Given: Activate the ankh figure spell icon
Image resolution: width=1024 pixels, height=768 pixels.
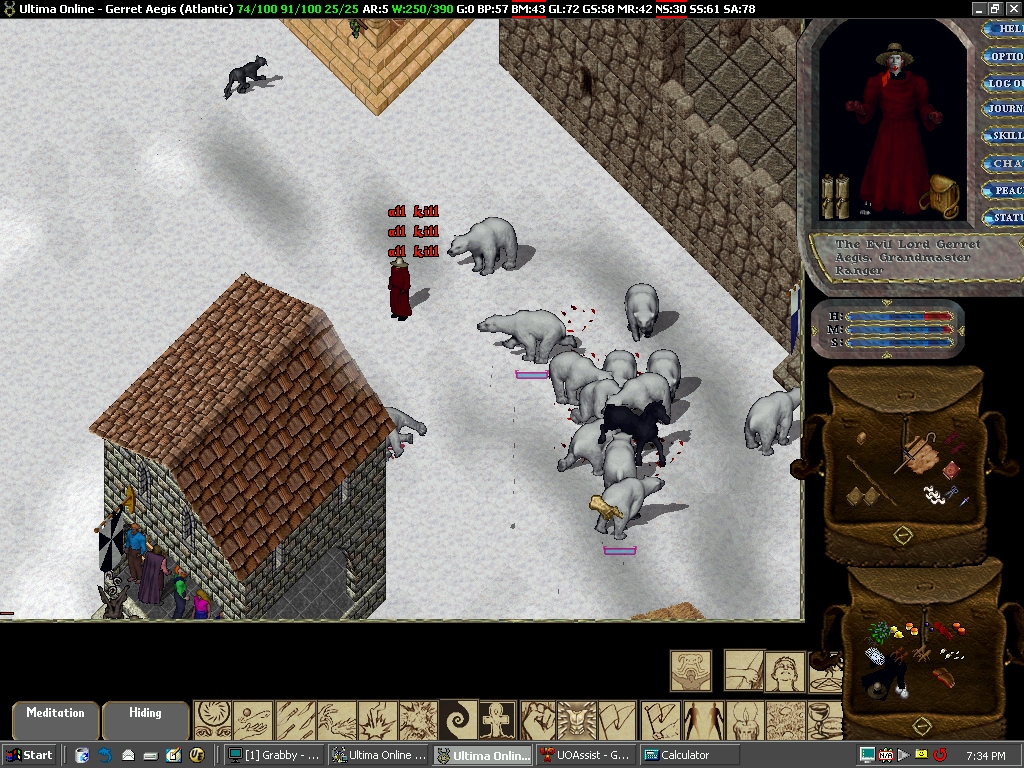Looking at the screenshot, I should tap(499, 720).
